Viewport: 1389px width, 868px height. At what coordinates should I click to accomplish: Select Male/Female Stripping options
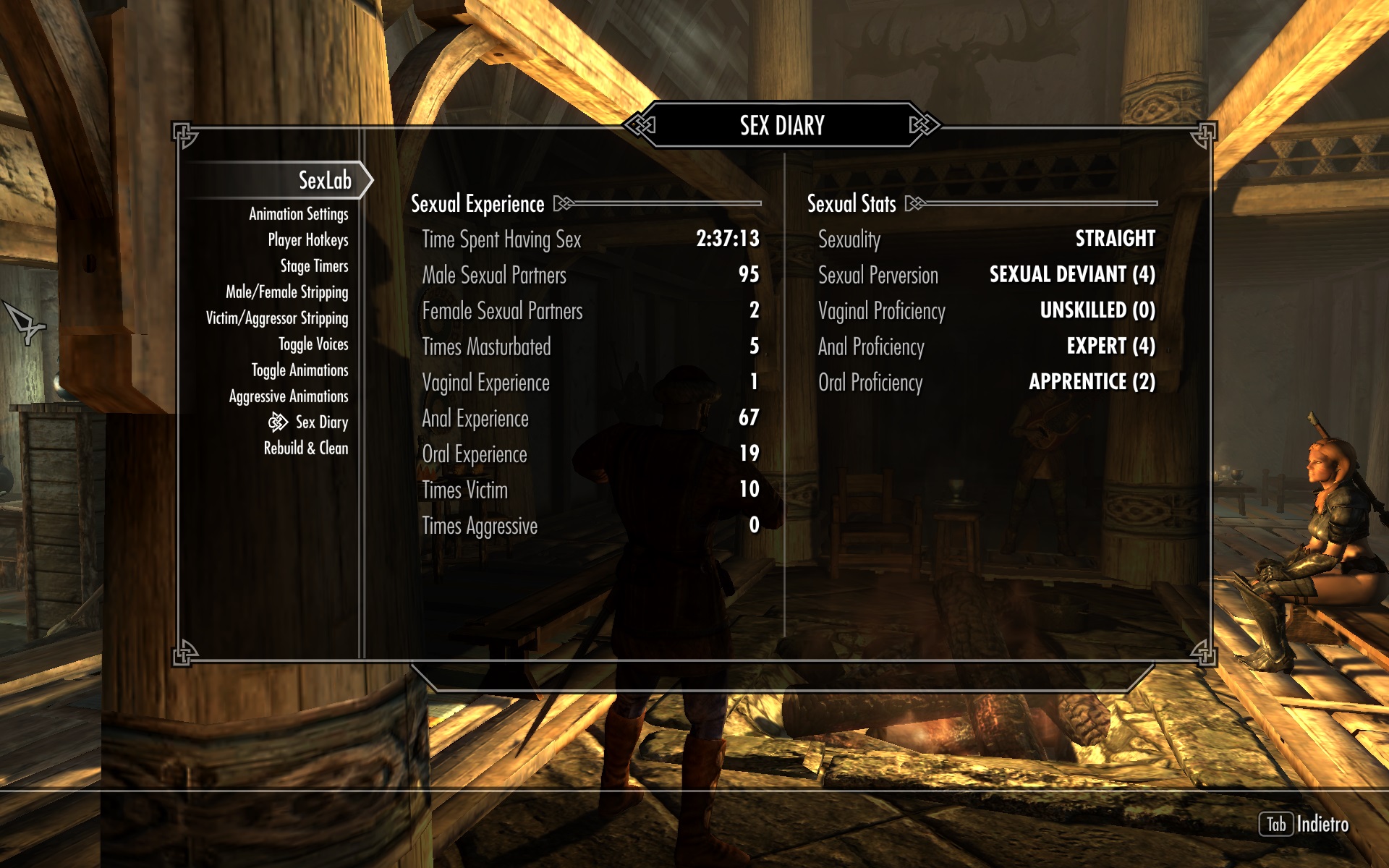286,292
